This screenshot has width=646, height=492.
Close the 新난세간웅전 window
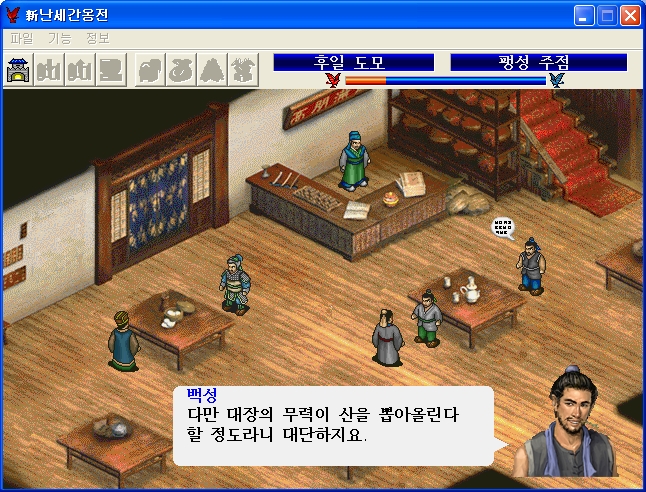(x=630, y=15)
